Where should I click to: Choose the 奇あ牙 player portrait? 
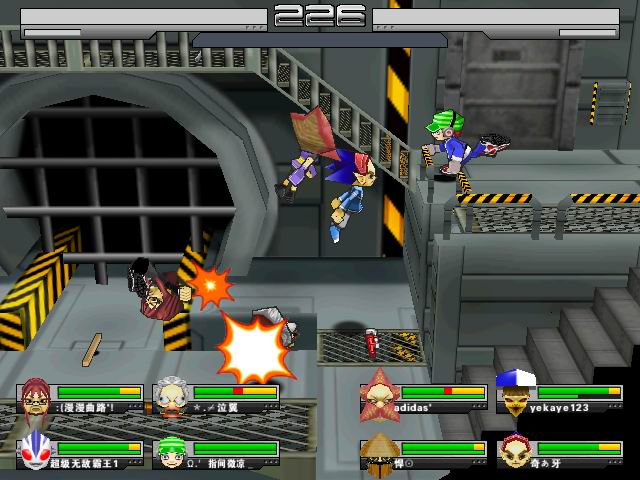513,451
